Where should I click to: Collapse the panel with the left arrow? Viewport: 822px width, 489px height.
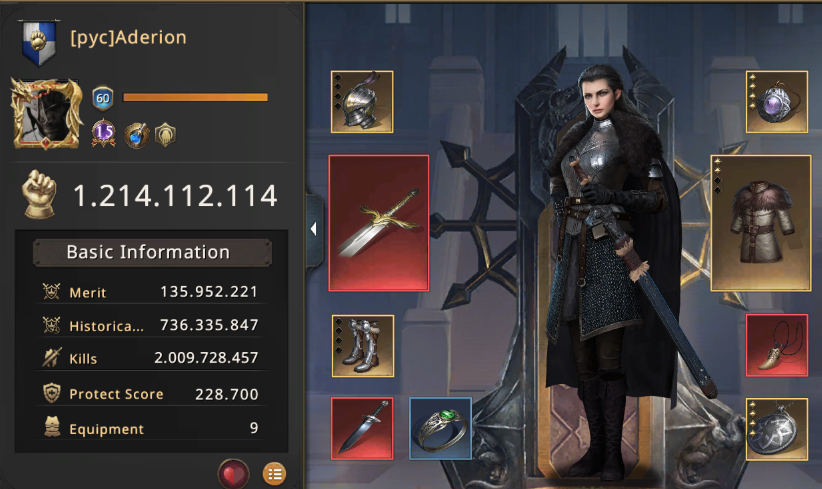click(x=313, y=229)
